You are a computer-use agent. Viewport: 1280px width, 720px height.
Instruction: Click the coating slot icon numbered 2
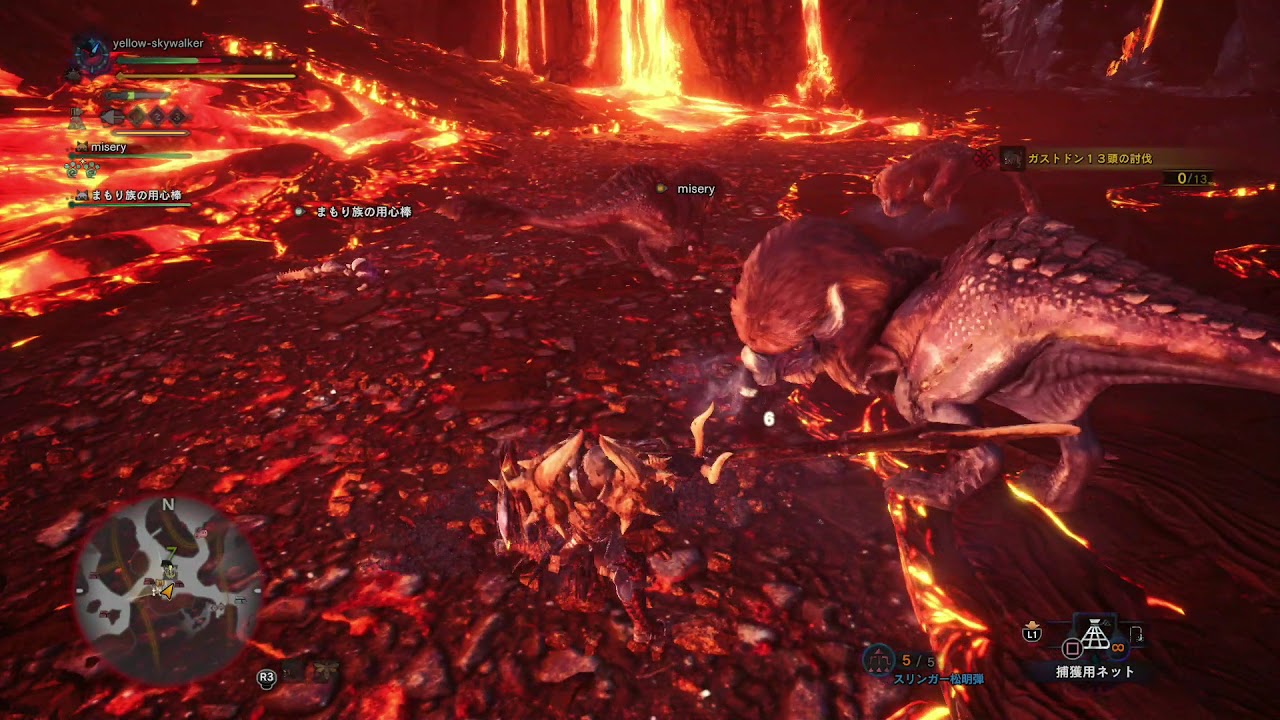[x=155, y=116]
